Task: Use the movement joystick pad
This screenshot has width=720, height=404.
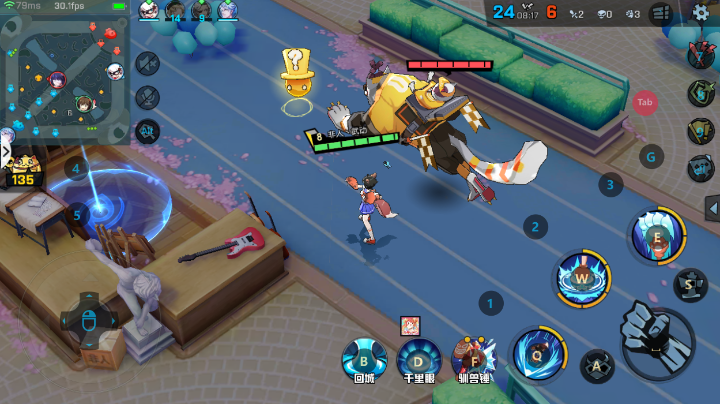Action: (x=87, y=319)
